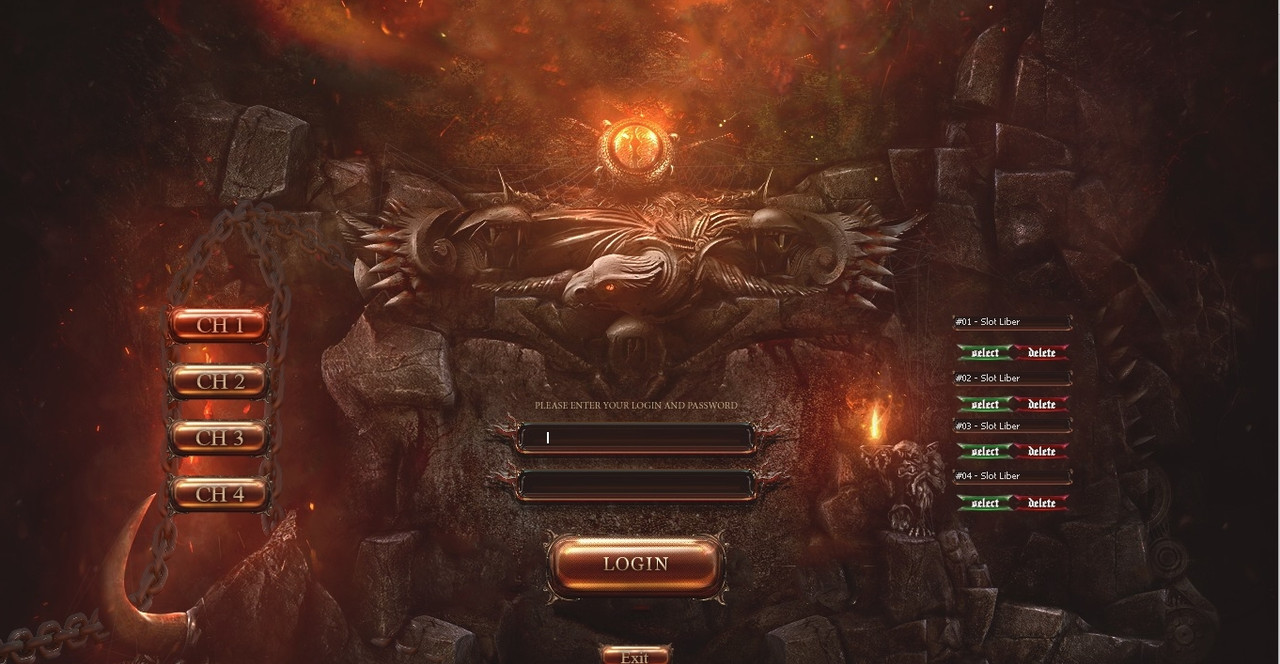This screenshot has width=1280, height=664.
Task: Delete saved account slot #03
Action: click(1042, 452)
